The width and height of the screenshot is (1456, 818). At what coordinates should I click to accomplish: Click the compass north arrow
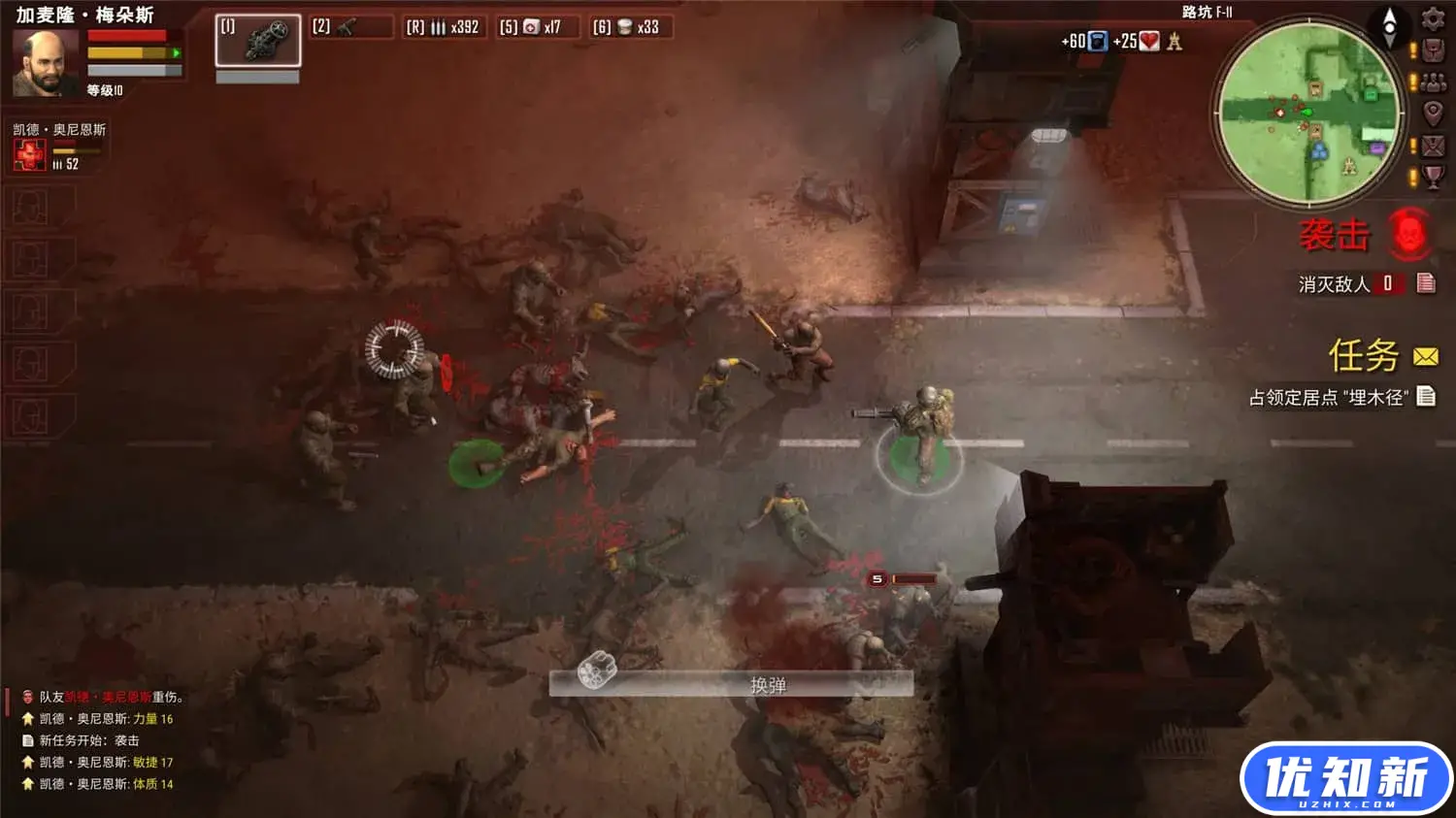(1389, 26)
